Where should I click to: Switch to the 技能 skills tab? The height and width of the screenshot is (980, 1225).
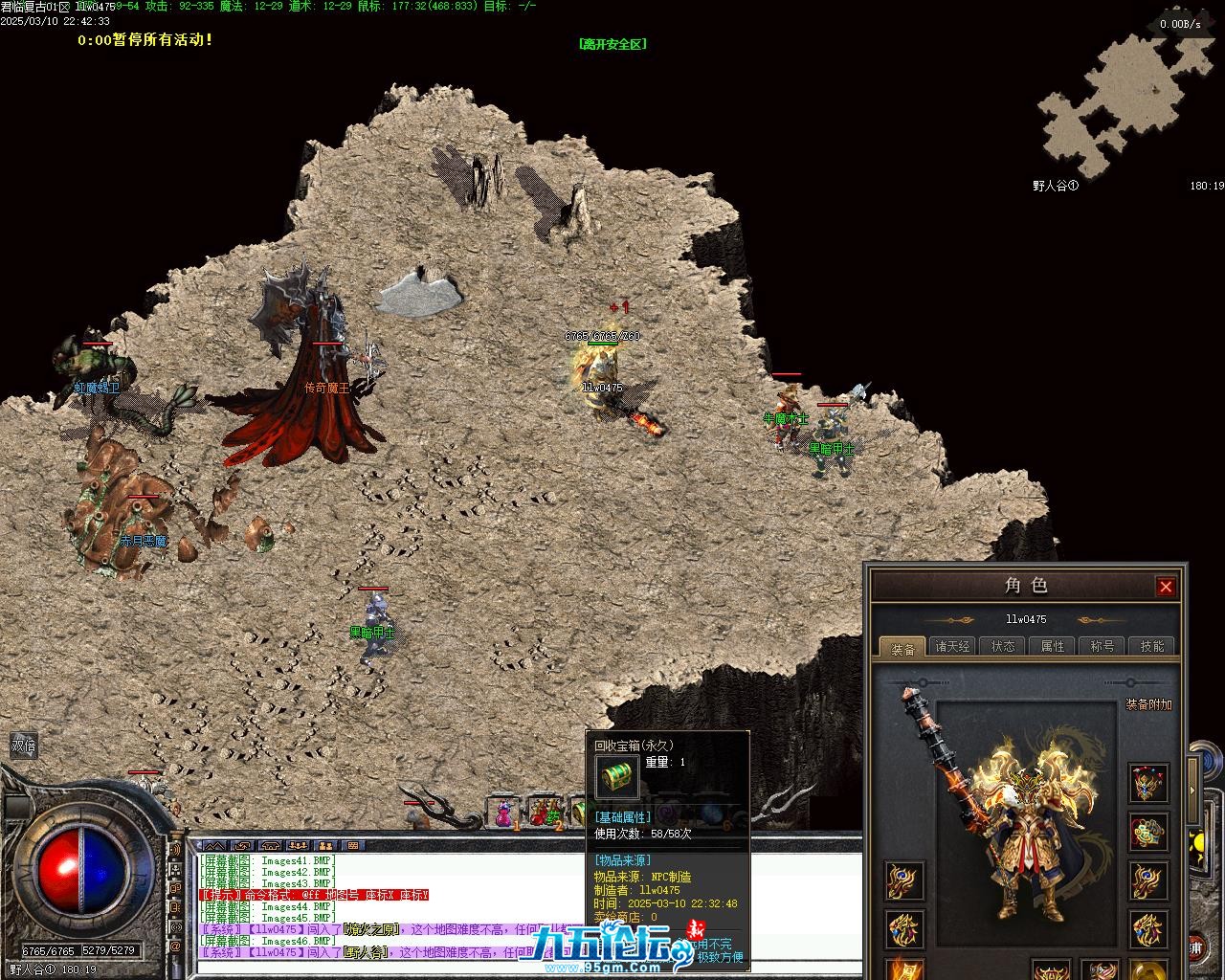[x=1152, y=647]
